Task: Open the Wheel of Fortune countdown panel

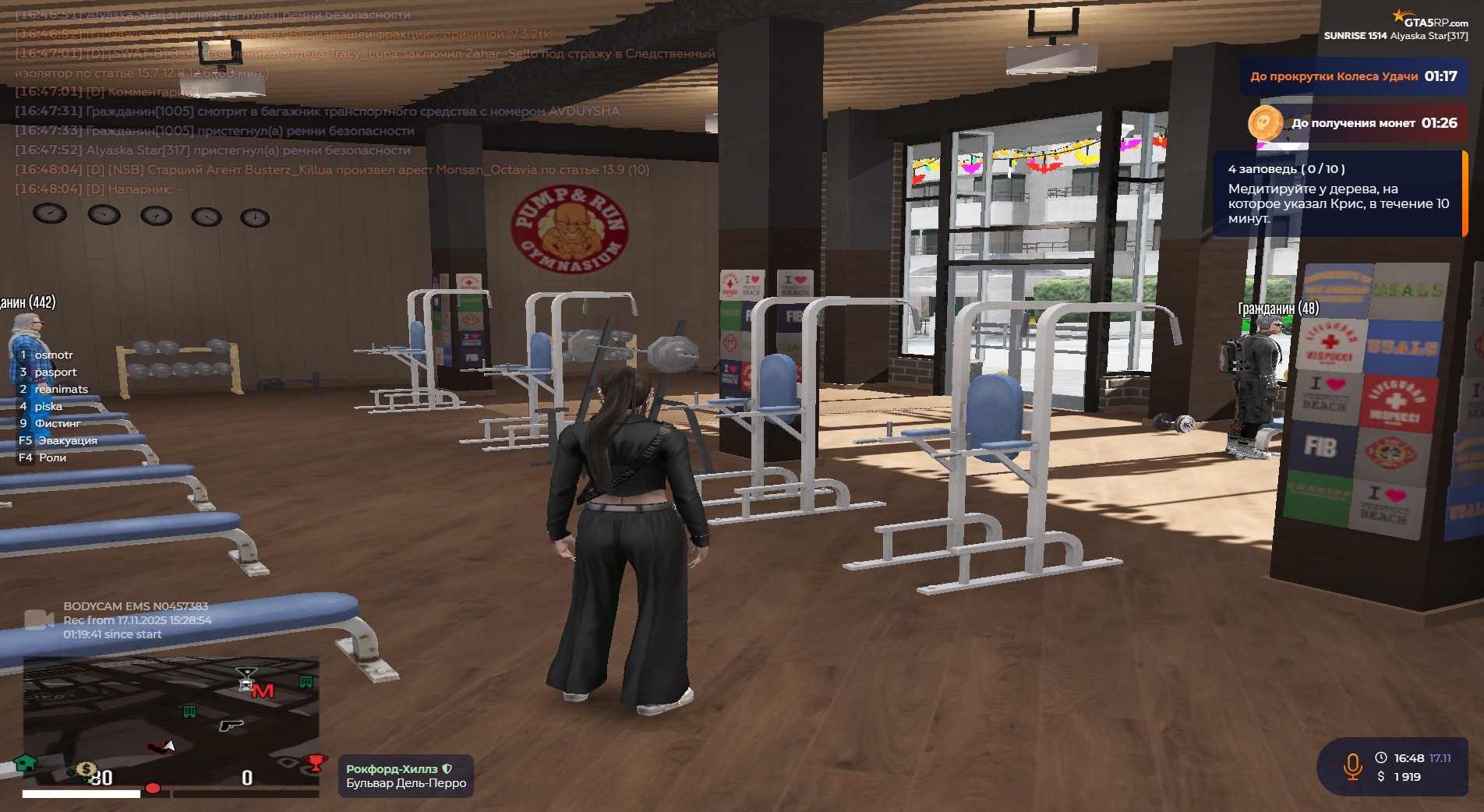Action: pyautogui.click(x=1353, y=76)
